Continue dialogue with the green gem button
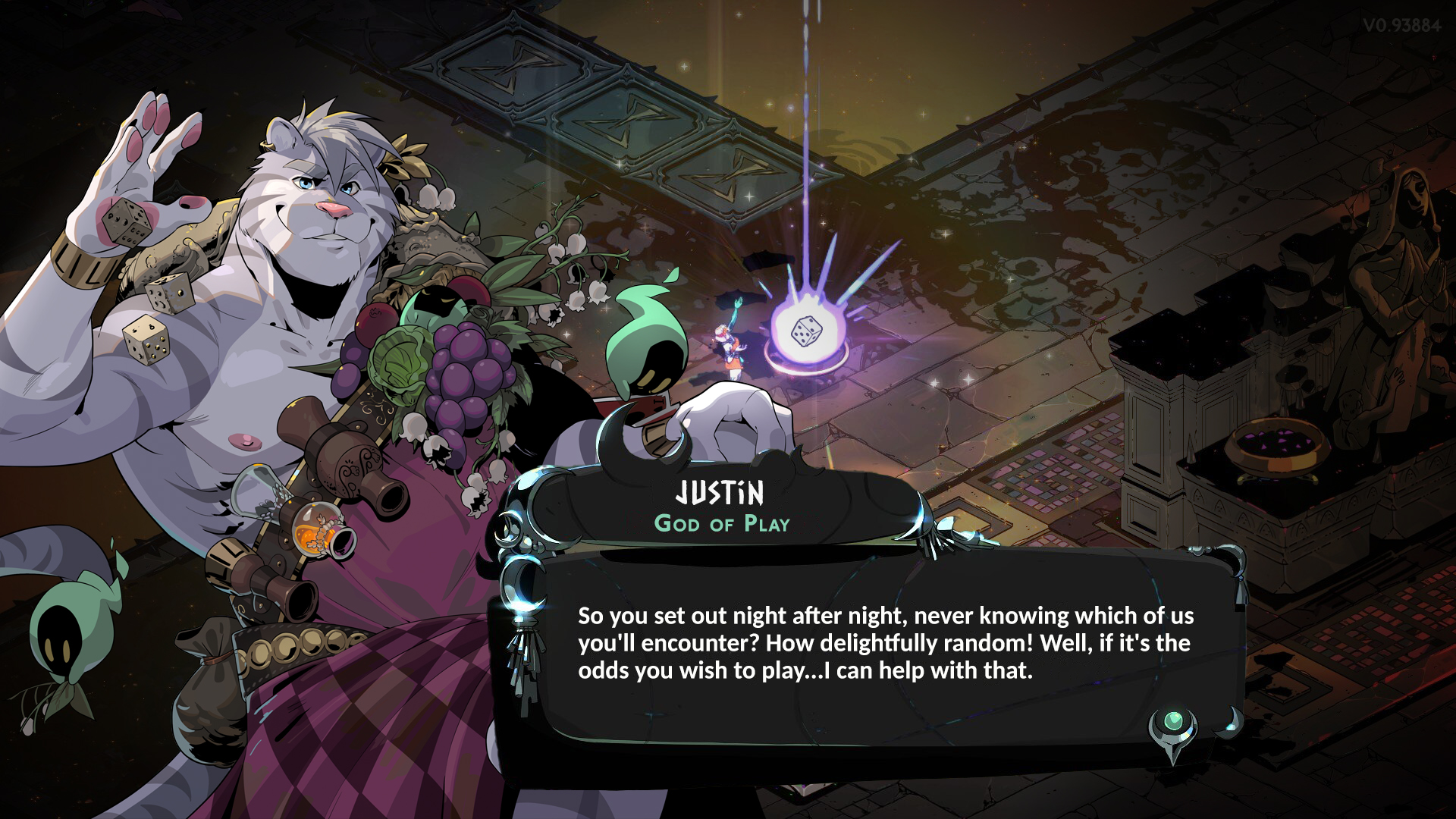 [1173, 721]
